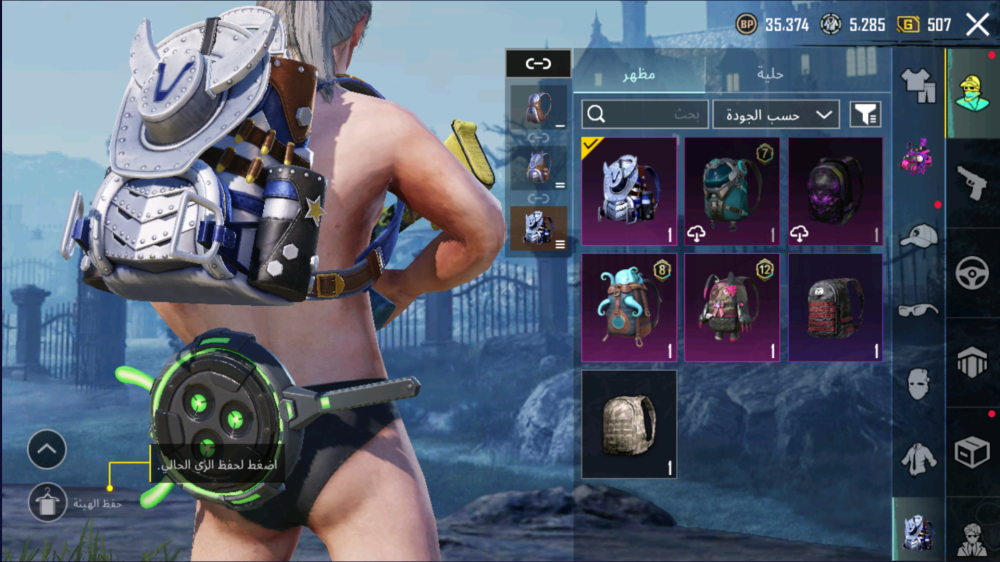The height and width of the screenshot is (562, 1000).
Task: Select the equipped silver armored backpack skin
Action: click(x=629, y=191)
